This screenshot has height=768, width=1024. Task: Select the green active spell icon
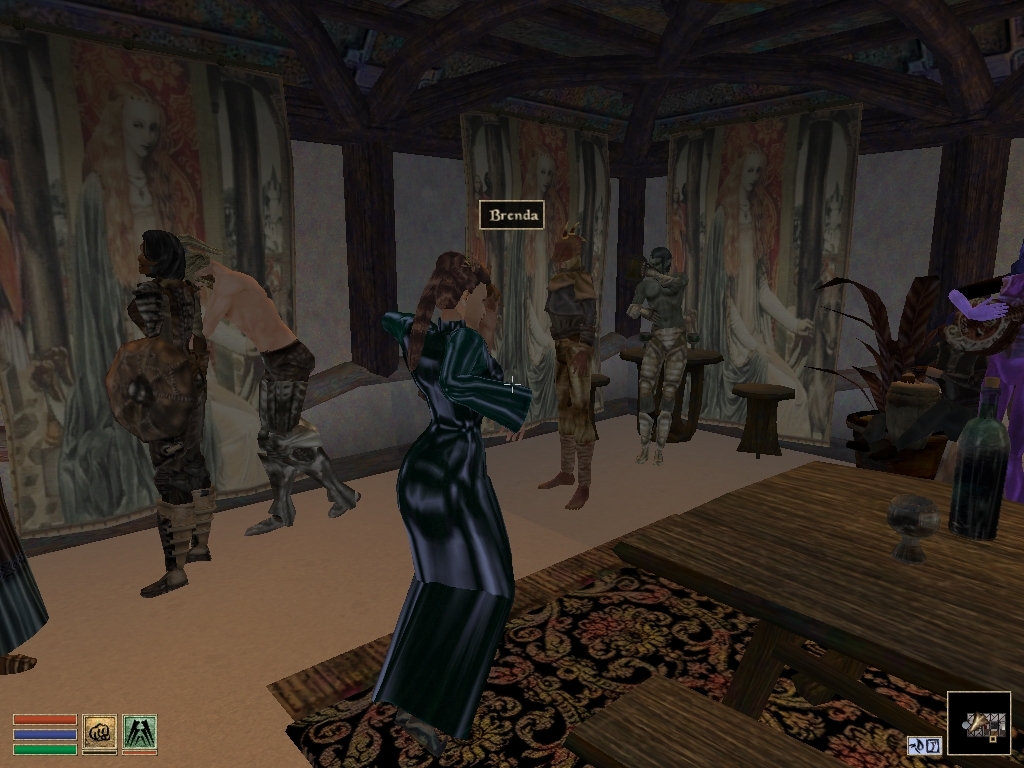[x=139, y=732]
